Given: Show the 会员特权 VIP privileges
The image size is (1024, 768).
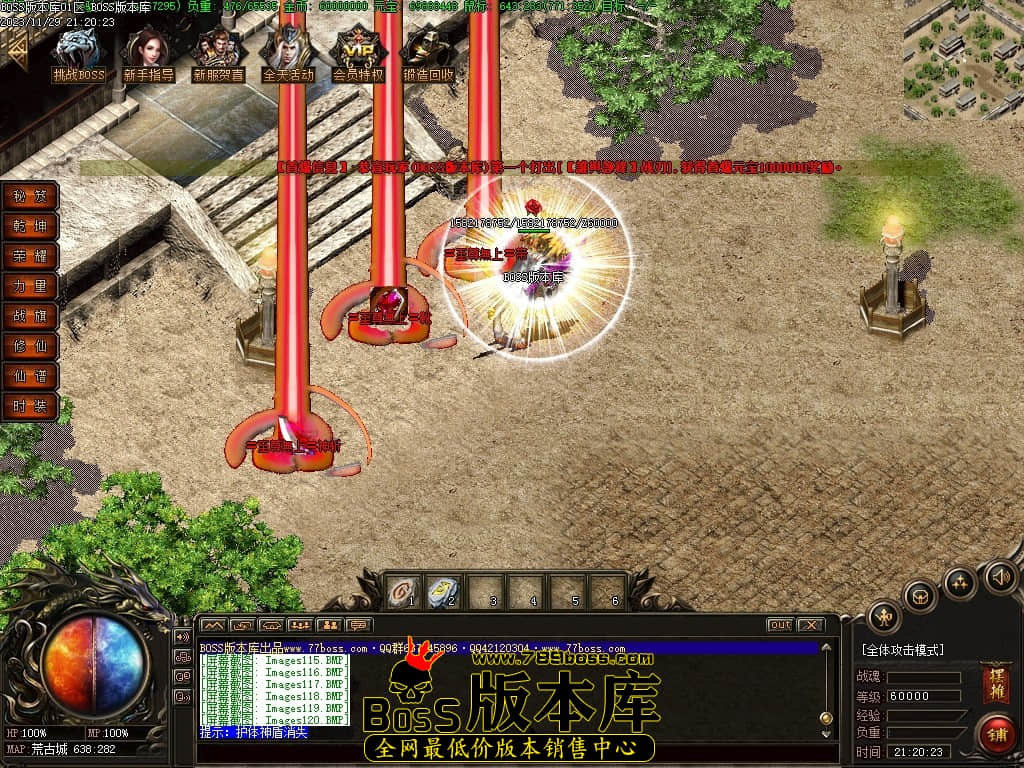Looking at the screenshot, I should (x=358, y=54).
